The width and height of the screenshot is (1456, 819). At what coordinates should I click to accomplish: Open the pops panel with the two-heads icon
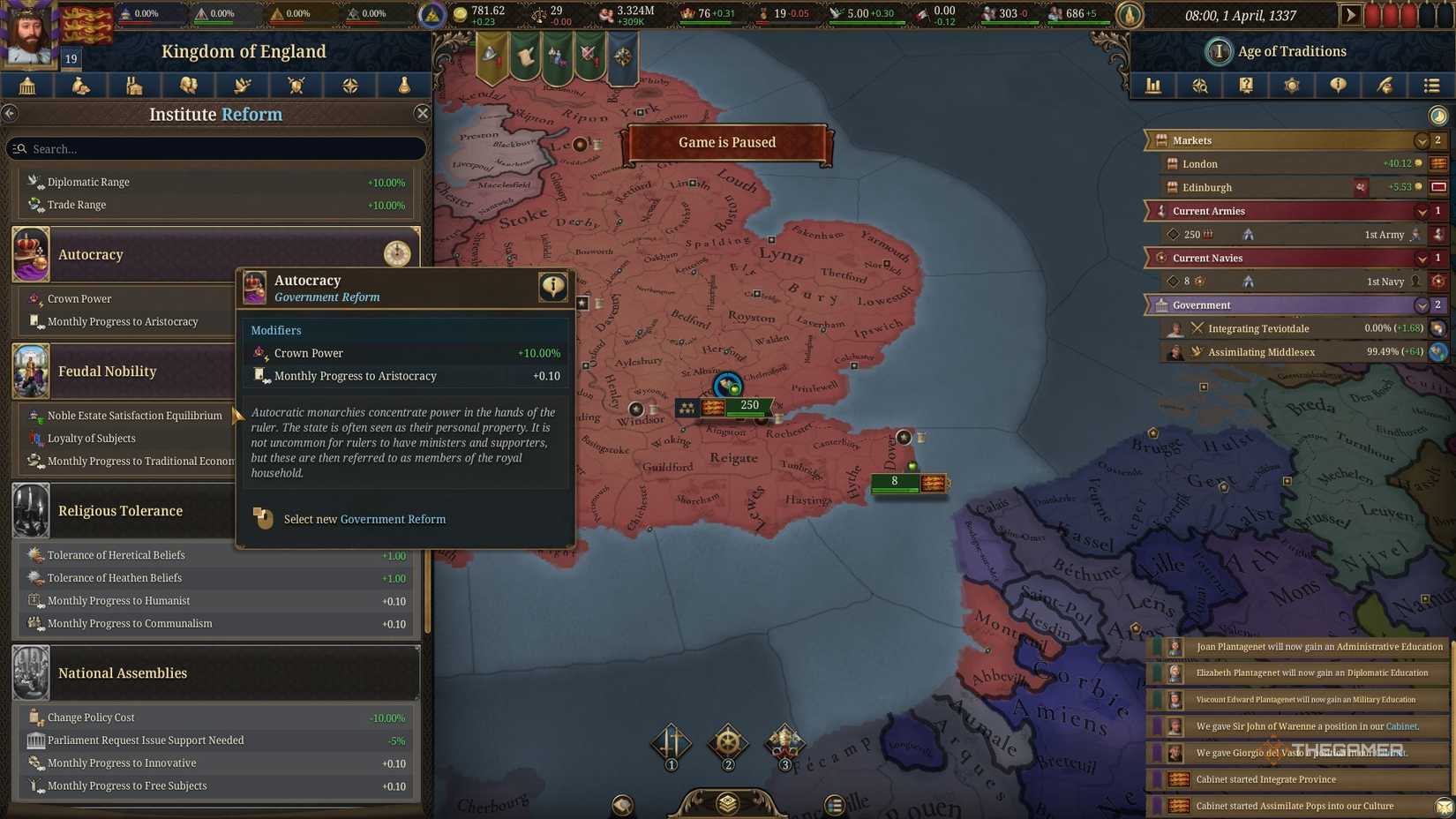coord(189,86)
